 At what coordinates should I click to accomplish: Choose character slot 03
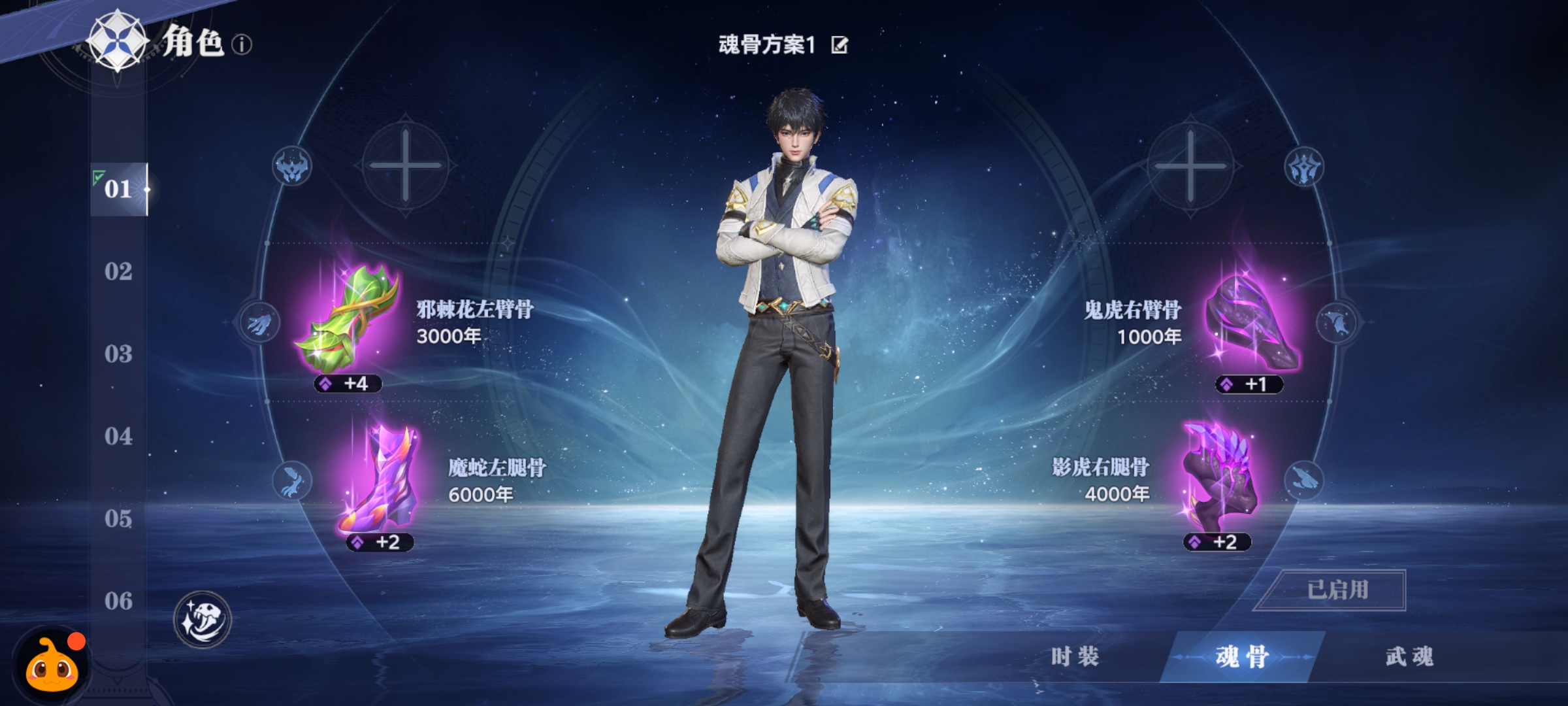[x=118, y=354]
